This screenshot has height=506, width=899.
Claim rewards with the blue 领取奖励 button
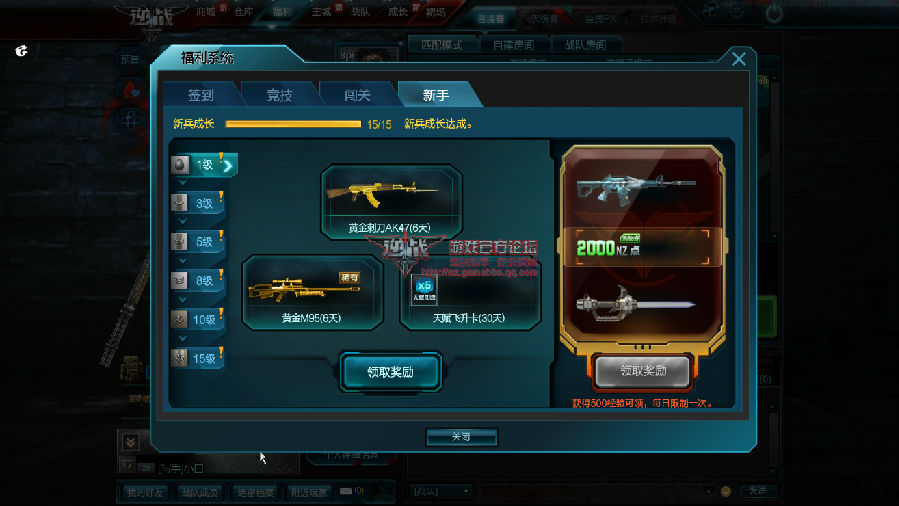tap(390, 372)
